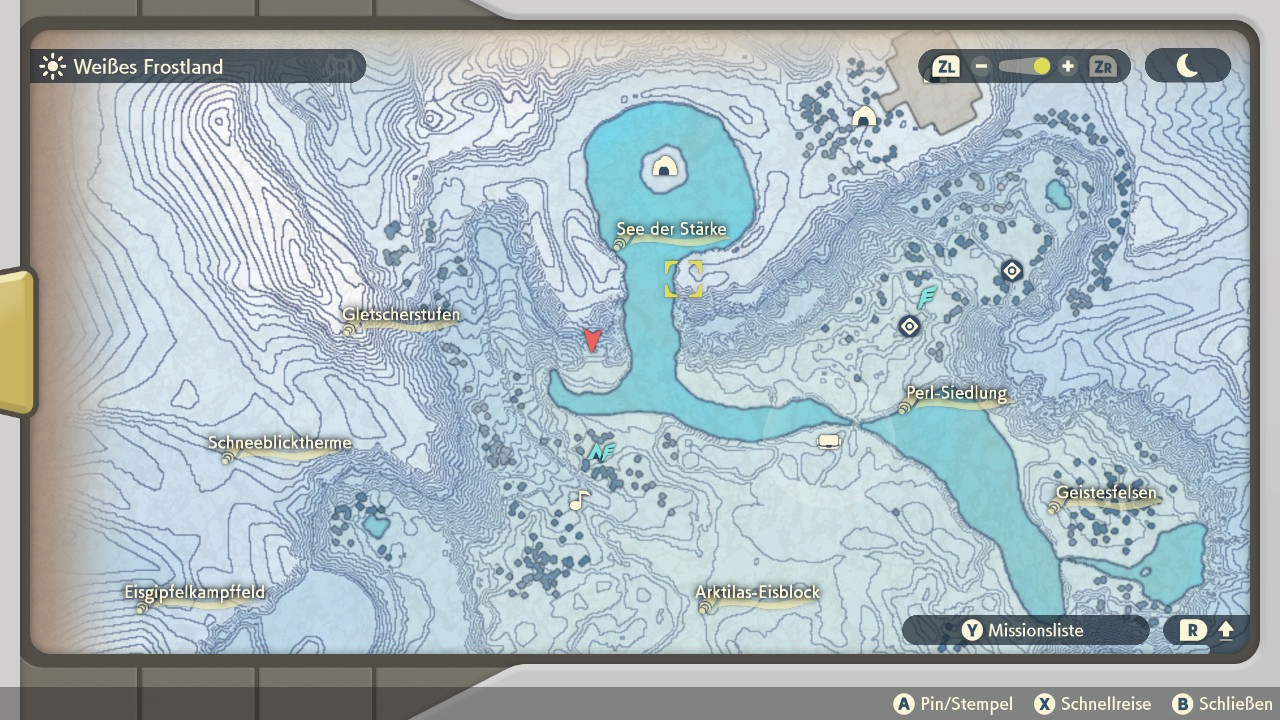
Task: Select the camp tent icon on the island
Action: click(x=664, y=166)
